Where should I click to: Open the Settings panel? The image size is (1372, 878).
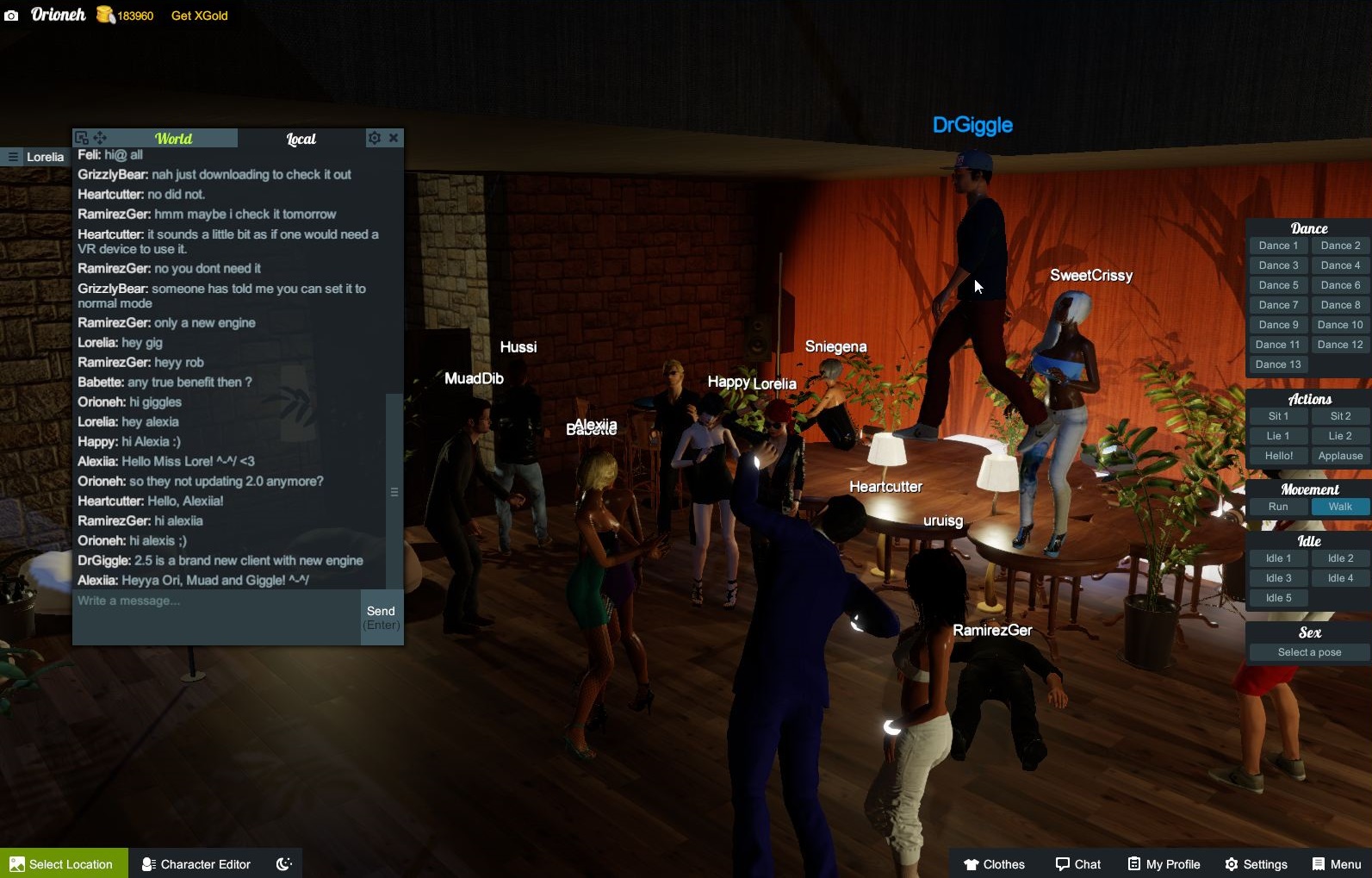pyautogui.click(x=1256, y=863)
